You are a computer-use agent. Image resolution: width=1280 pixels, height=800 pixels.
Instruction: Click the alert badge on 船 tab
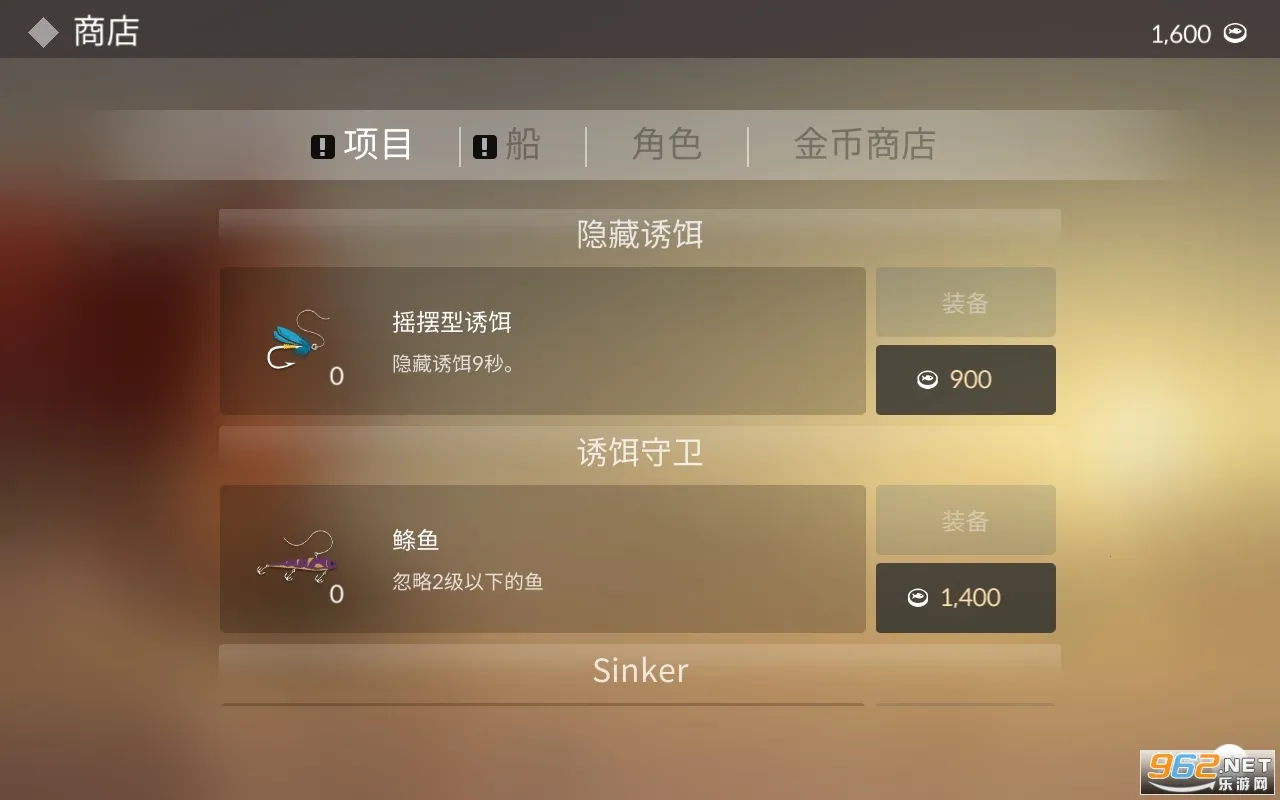(x=484, y=145)
